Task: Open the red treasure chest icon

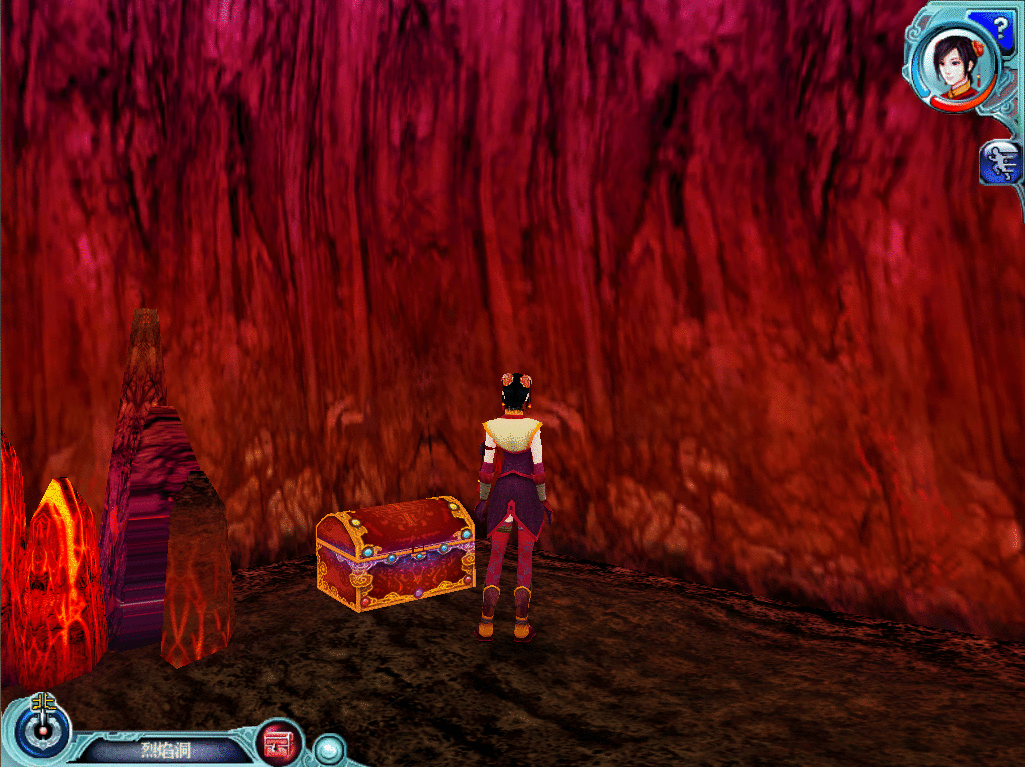Action: coord(281,743)
